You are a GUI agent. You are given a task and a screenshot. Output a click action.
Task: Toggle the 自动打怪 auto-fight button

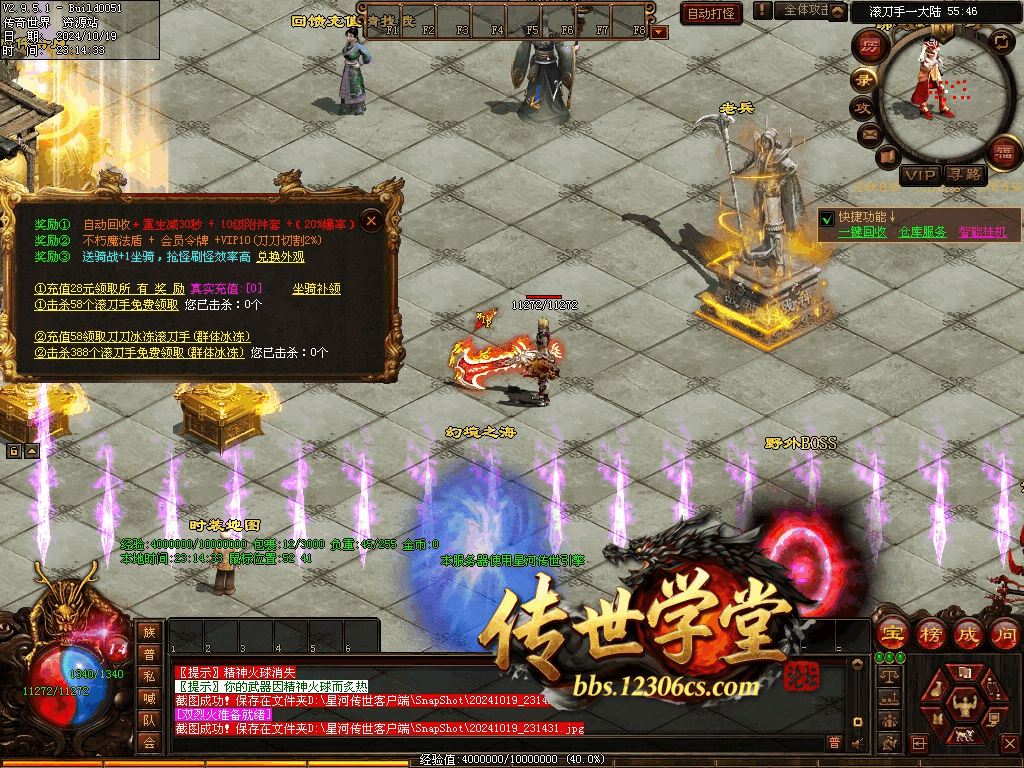point(711,13)
